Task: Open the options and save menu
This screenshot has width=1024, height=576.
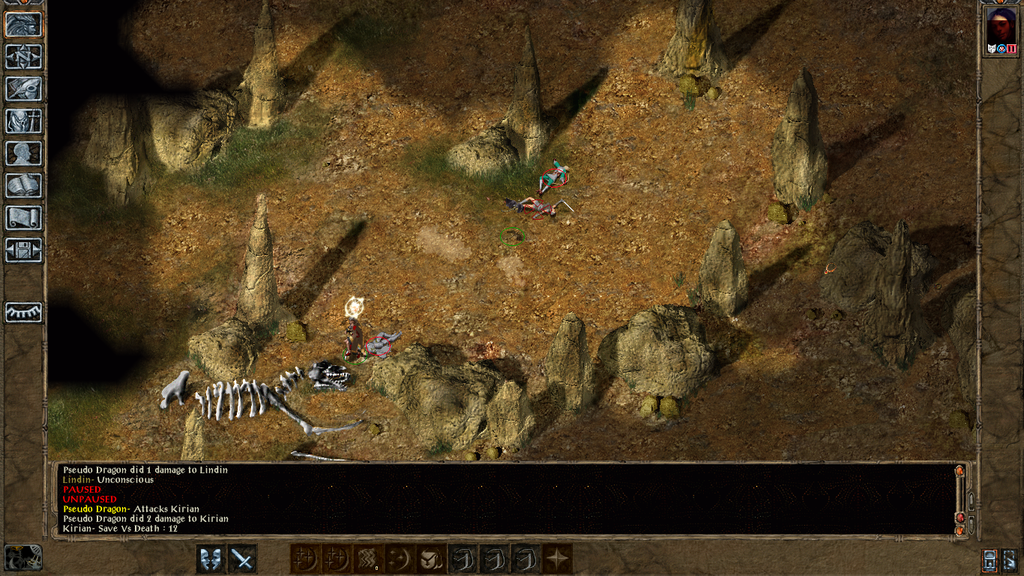Action: tap(23, 249)
